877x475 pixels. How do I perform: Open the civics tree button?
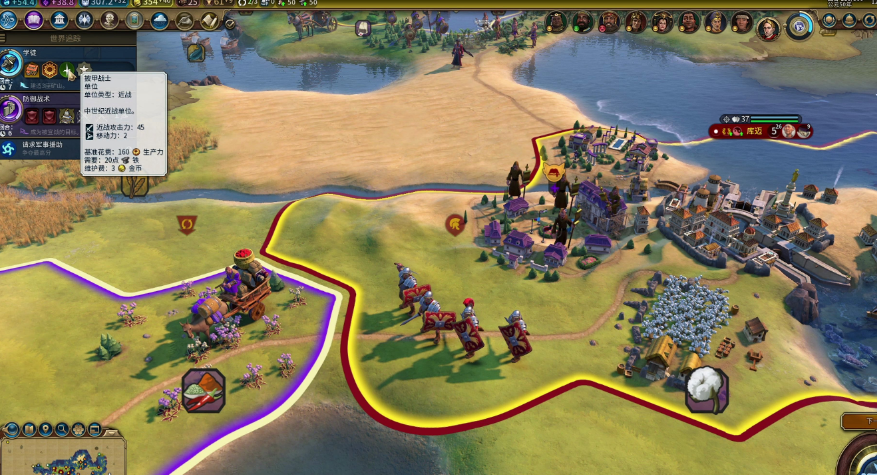(x=33, y=21)
